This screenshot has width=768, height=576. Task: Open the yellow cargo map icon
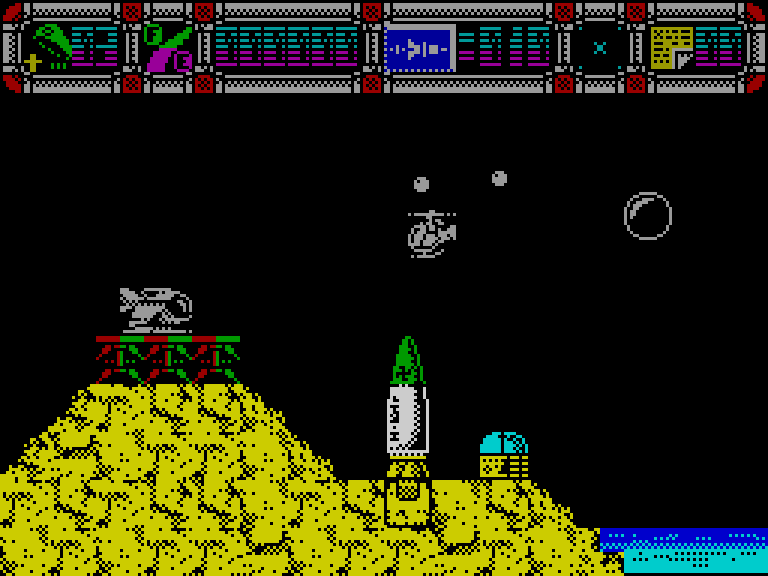(671, 47)
